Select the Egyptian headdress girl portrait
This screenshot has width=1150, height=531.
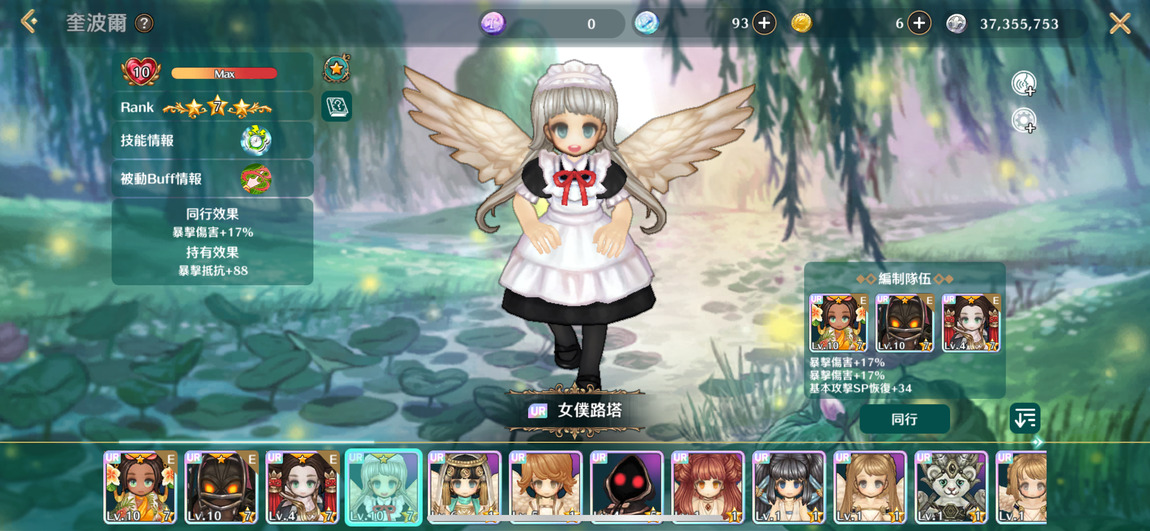[x=465, y=487]
